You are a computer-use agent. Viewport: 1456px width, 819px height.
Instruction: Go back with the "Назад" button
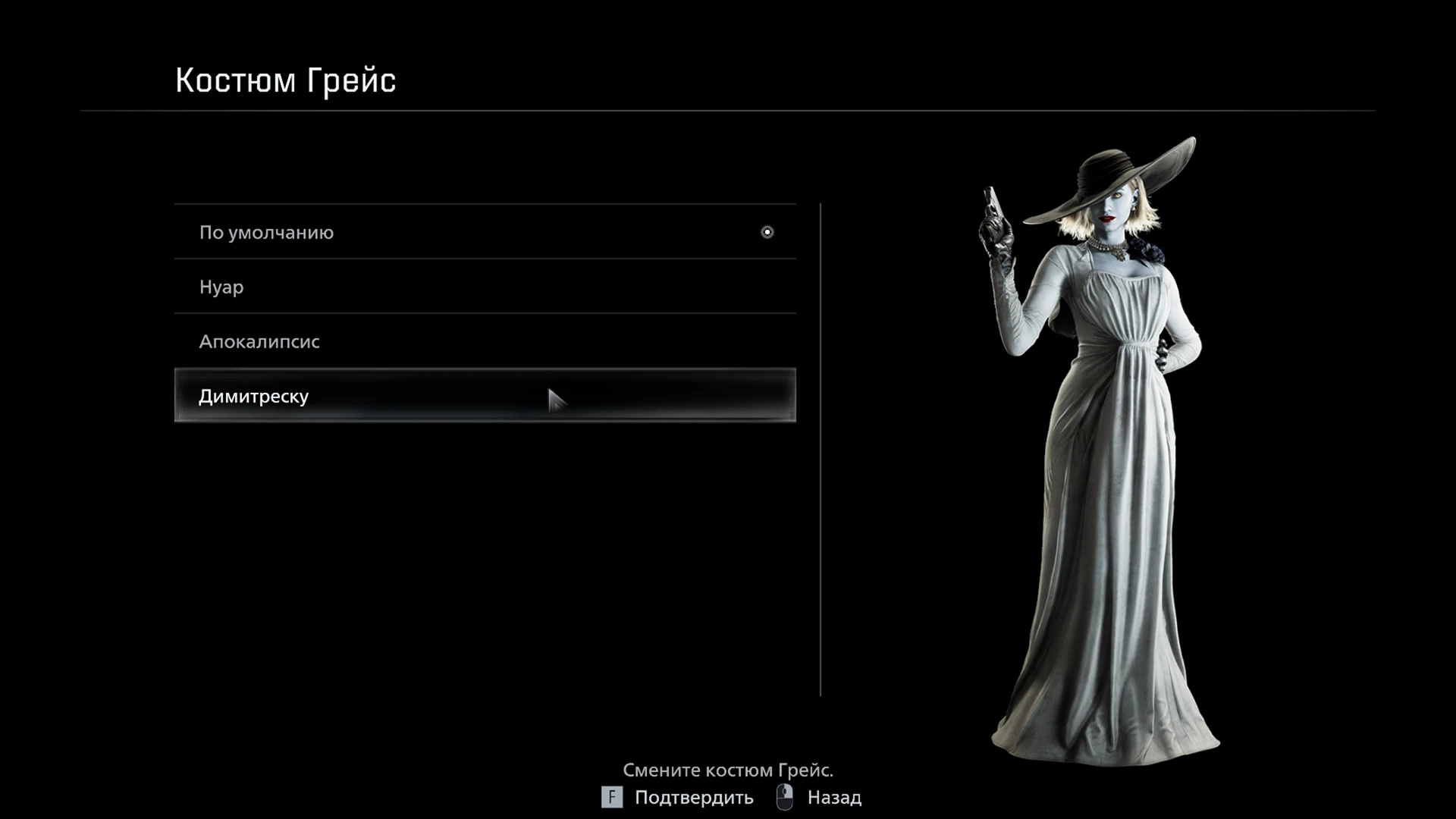tap(833, 798)
